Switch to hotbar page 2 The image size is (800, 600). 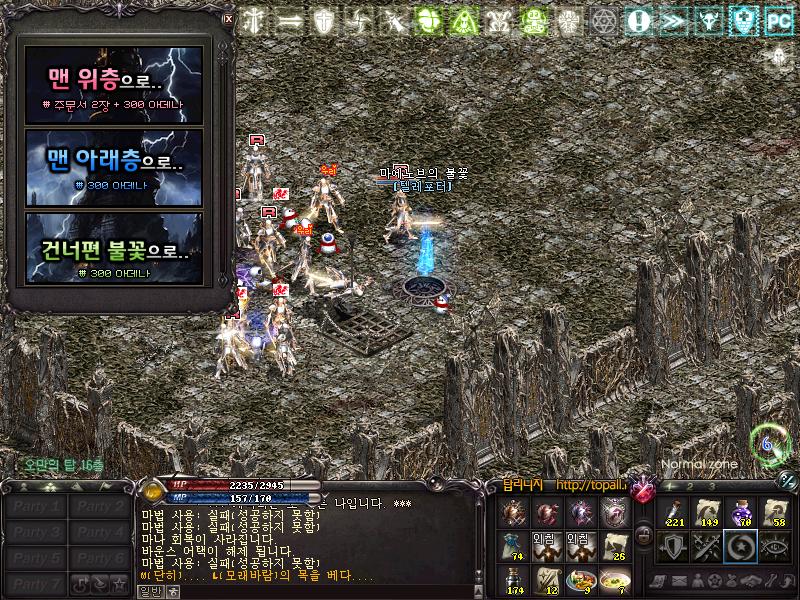(x=691, y=486)
